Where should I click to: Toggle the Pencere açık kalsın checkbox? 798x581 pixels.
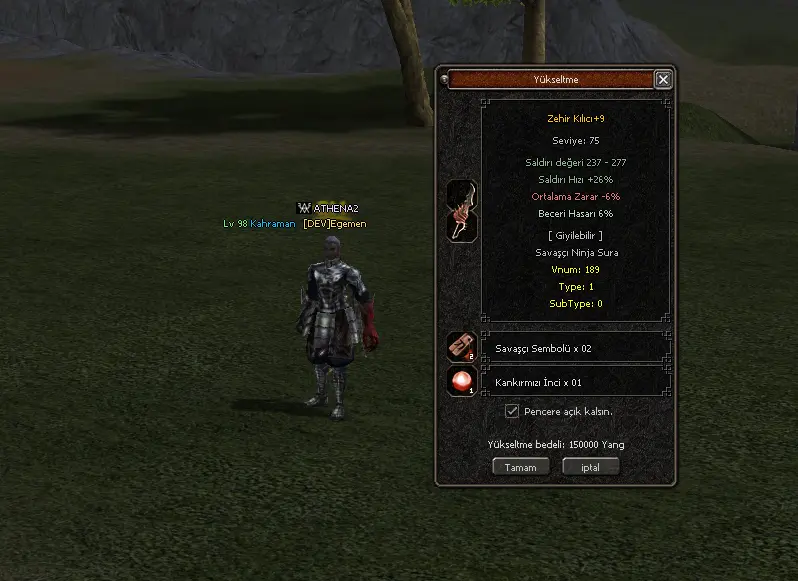point(512,411)
